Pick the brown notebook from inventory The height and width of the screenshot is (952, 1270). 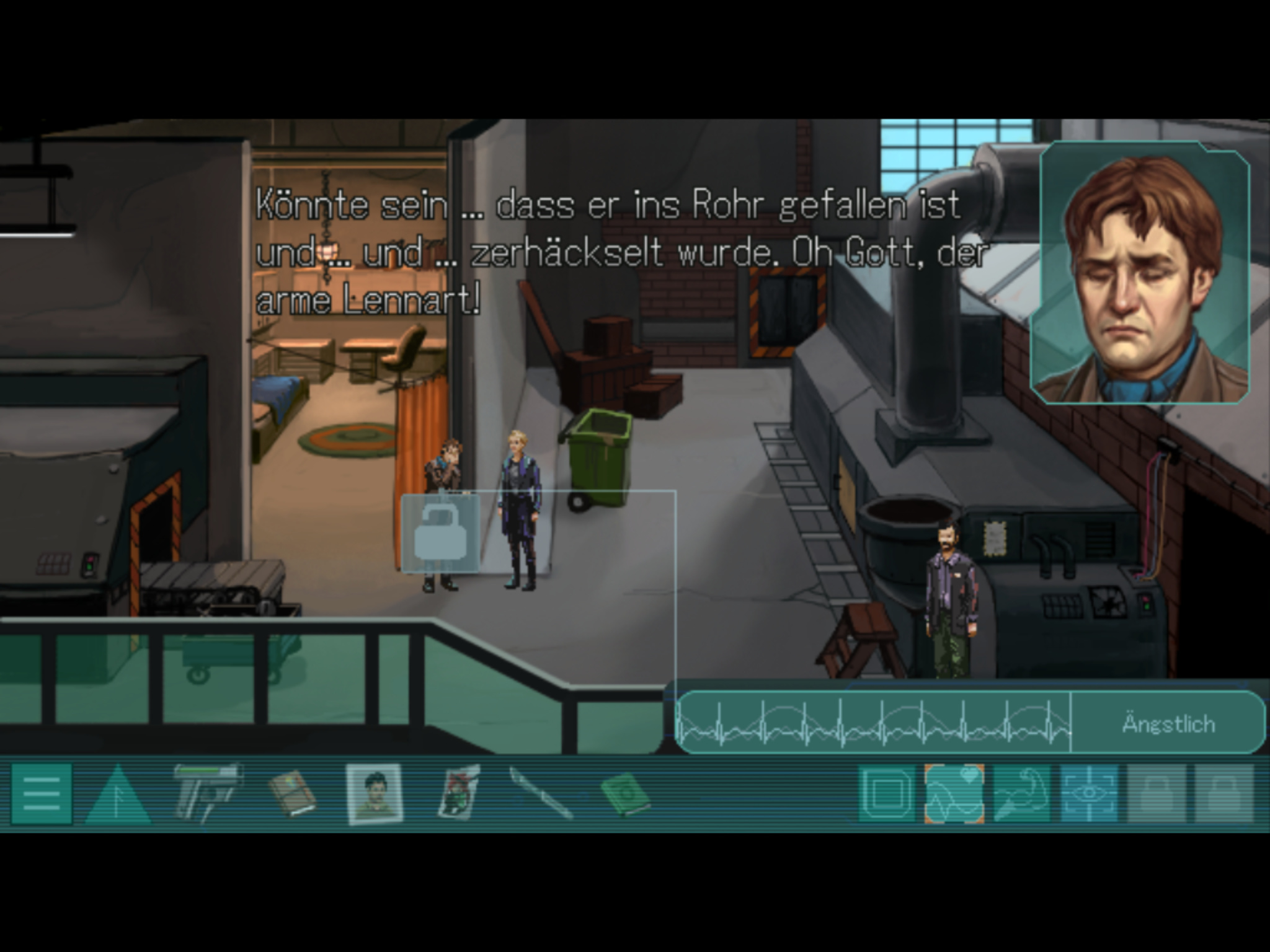click(292, 794)
